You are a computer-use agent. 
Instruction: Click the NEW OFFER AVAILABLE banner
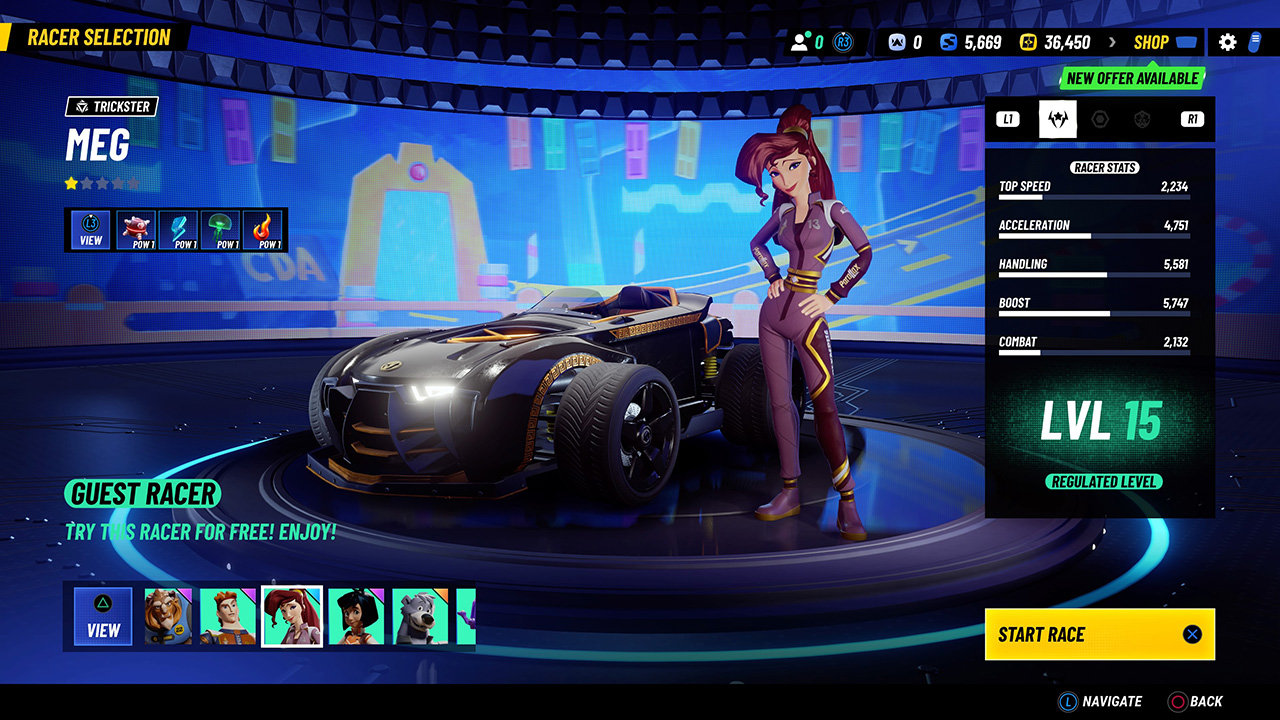[x=1131, y=78]
